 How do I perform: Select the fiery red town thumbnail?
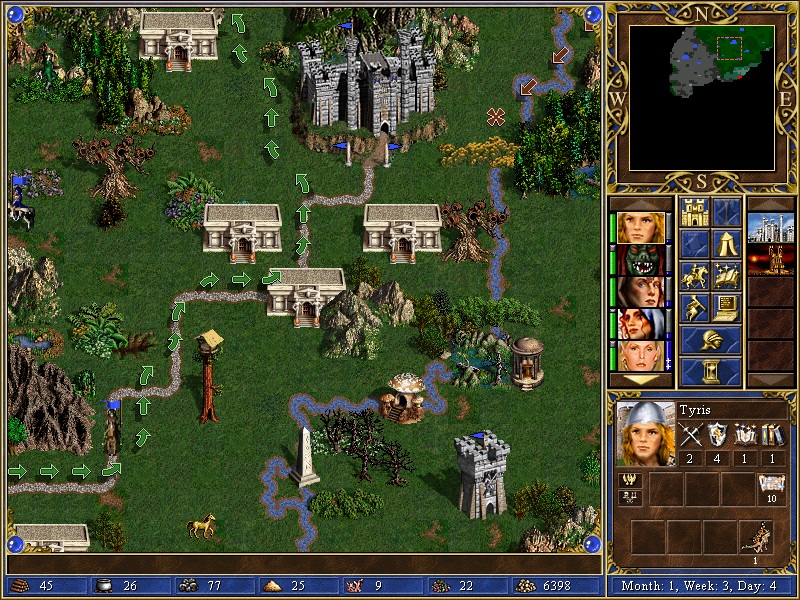tap(771, 261)
